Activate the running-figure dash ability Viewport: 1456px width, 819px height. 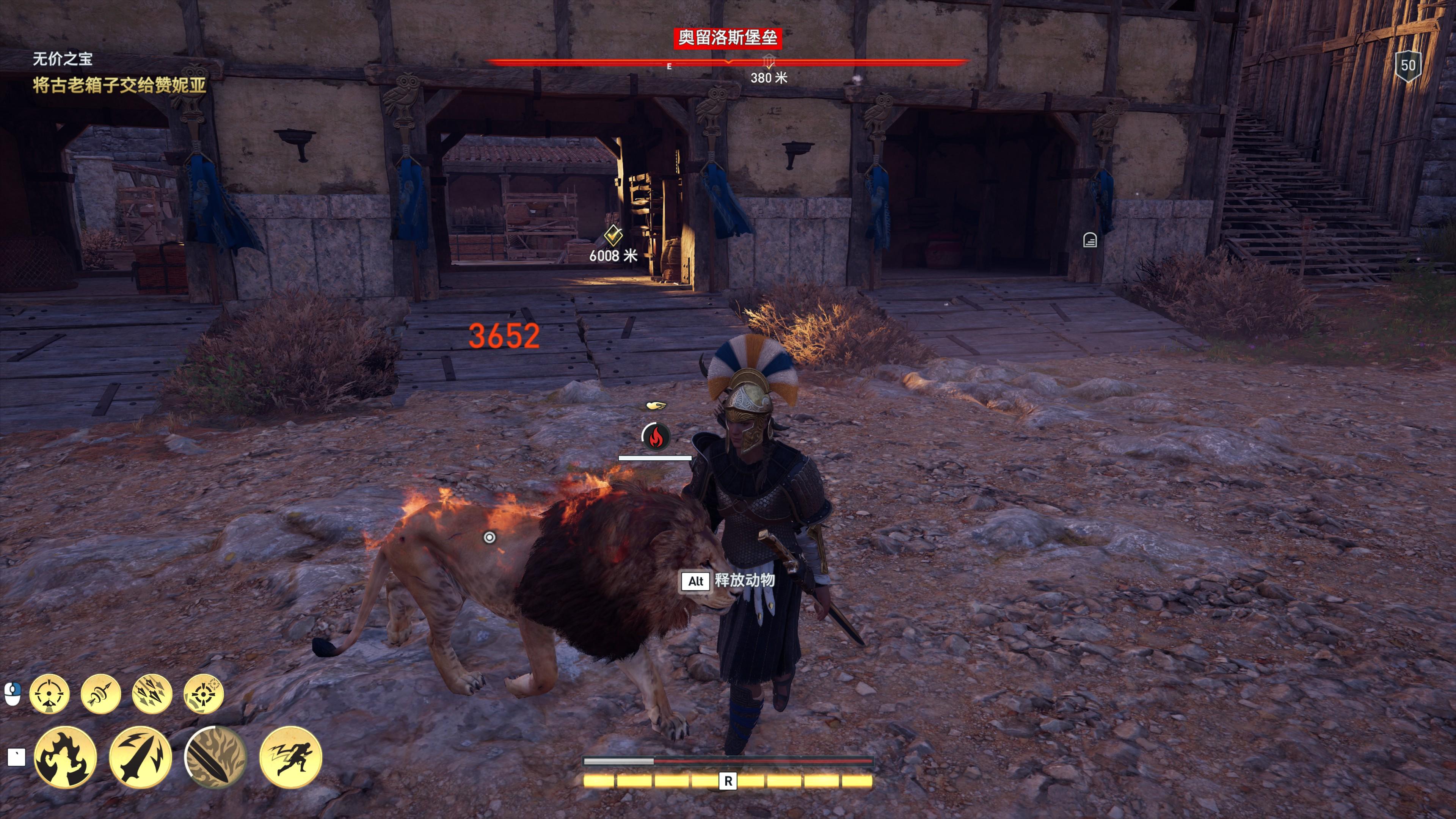click(x=290, y=758)
